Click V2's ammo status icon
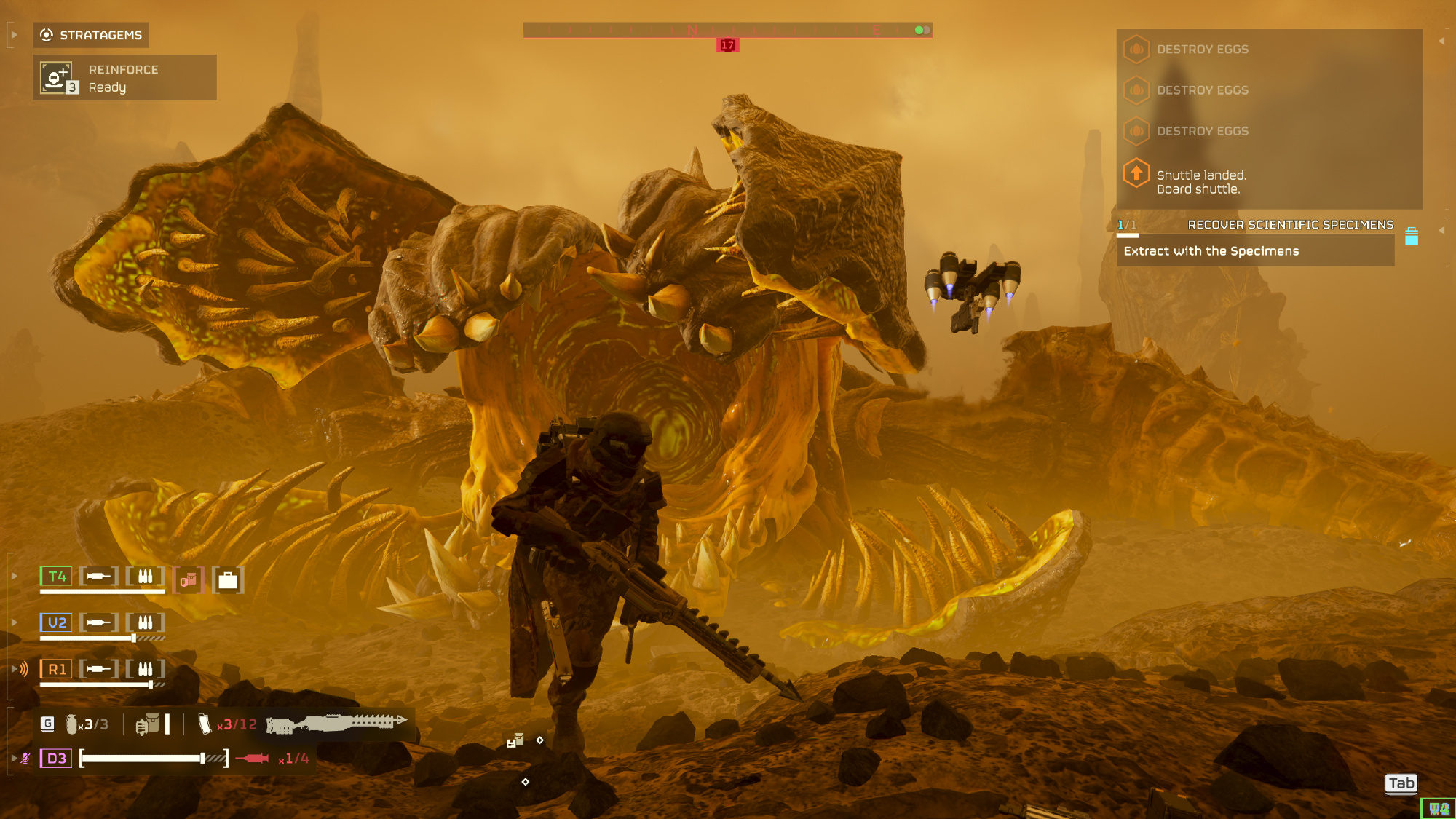The width and height of the screenshot is (1456, 819). pos(146,623)
